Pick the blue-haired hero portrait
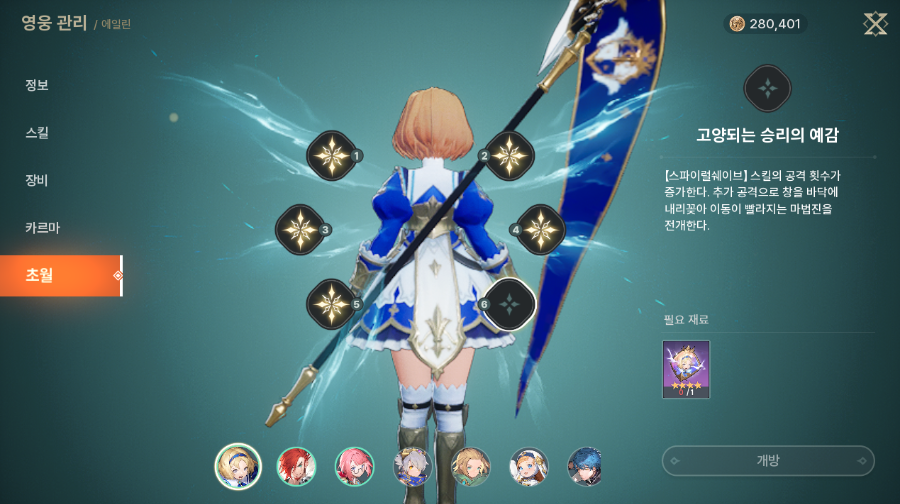900x504 pixels. (586, 467)
